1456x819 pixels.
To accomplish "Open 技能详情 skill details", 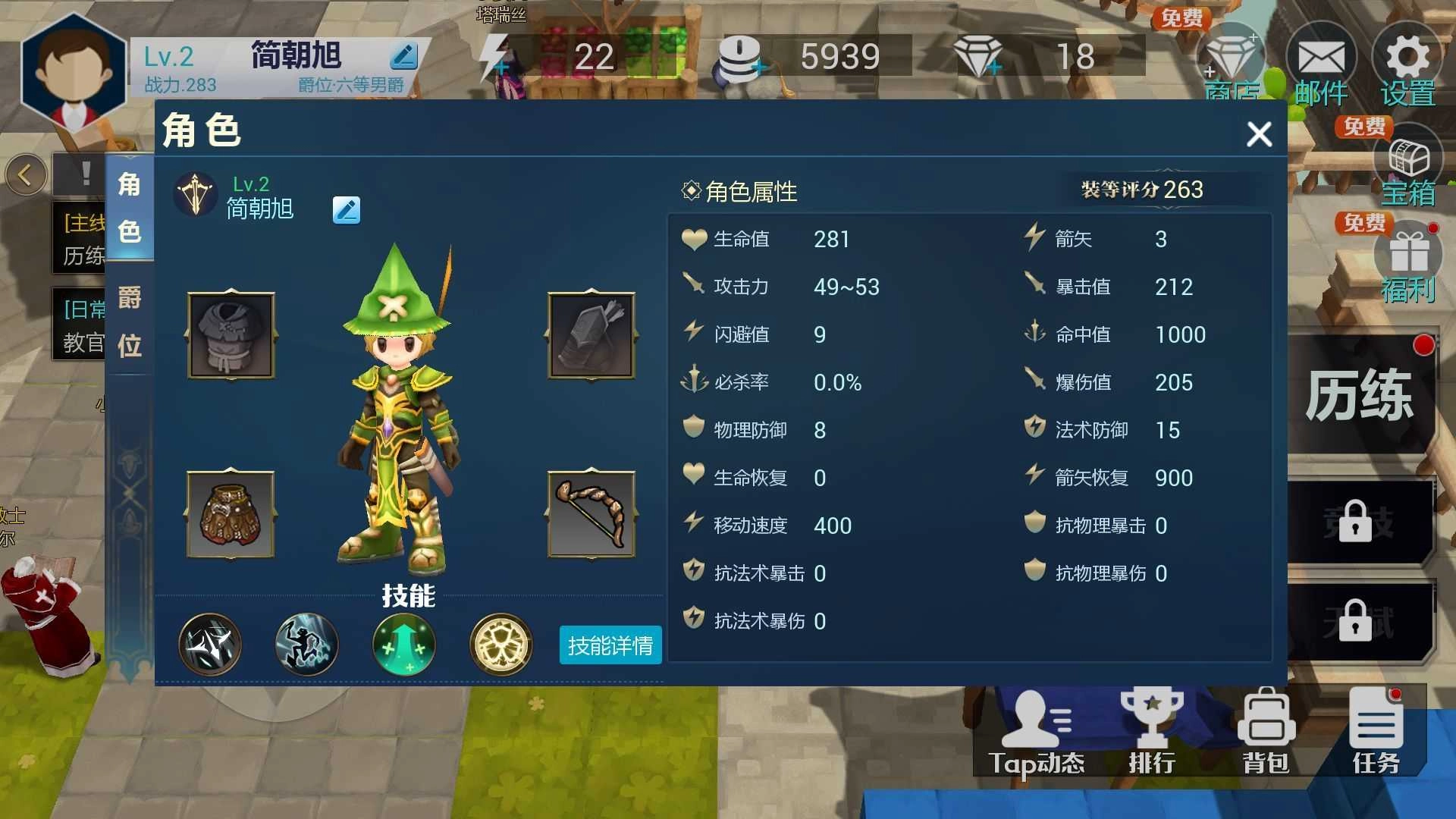I will click(609, 645).
